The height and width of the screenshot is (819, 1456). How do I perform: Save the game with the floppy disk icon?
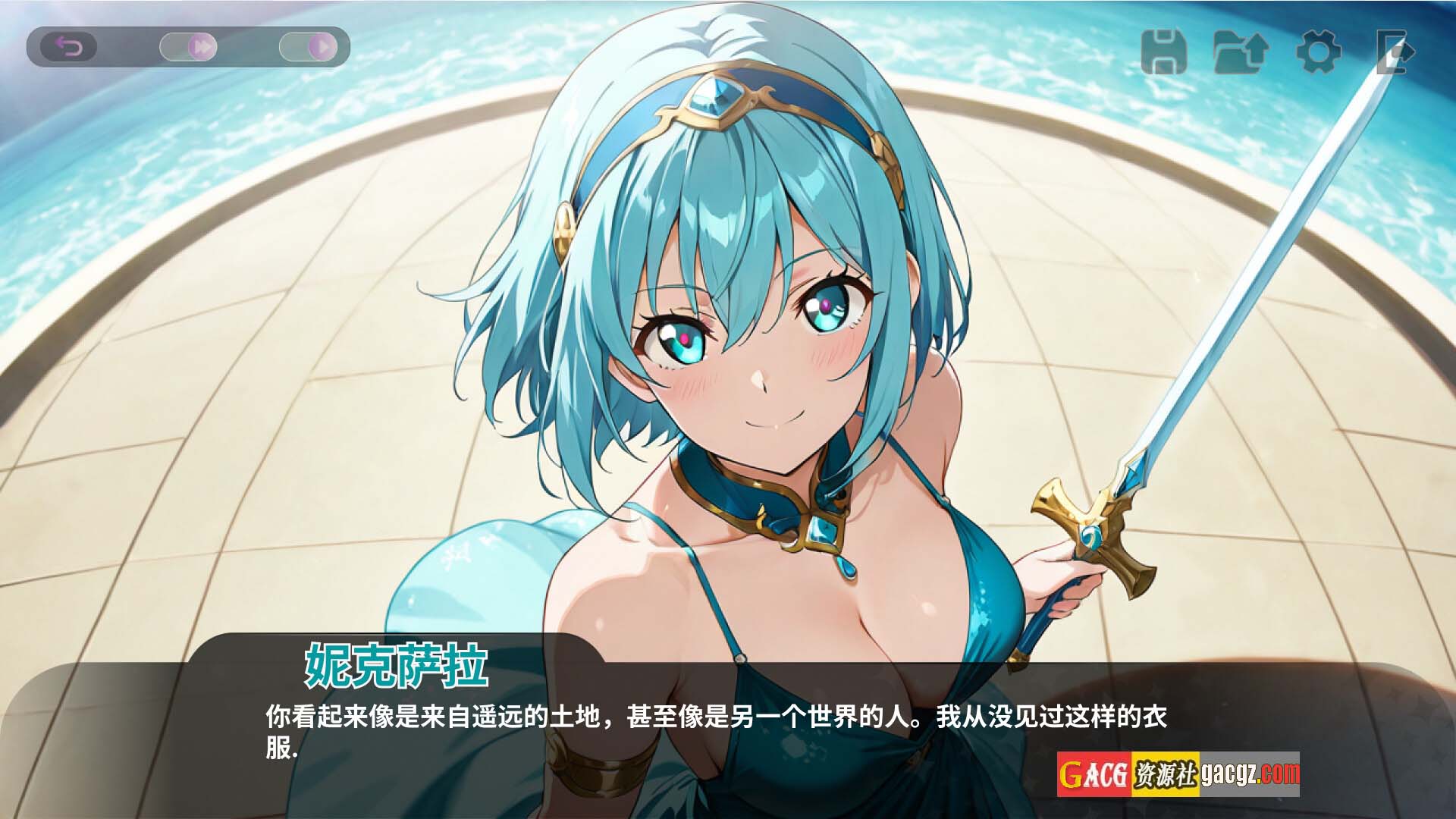pyautogui.click(x=1163, y=52)
